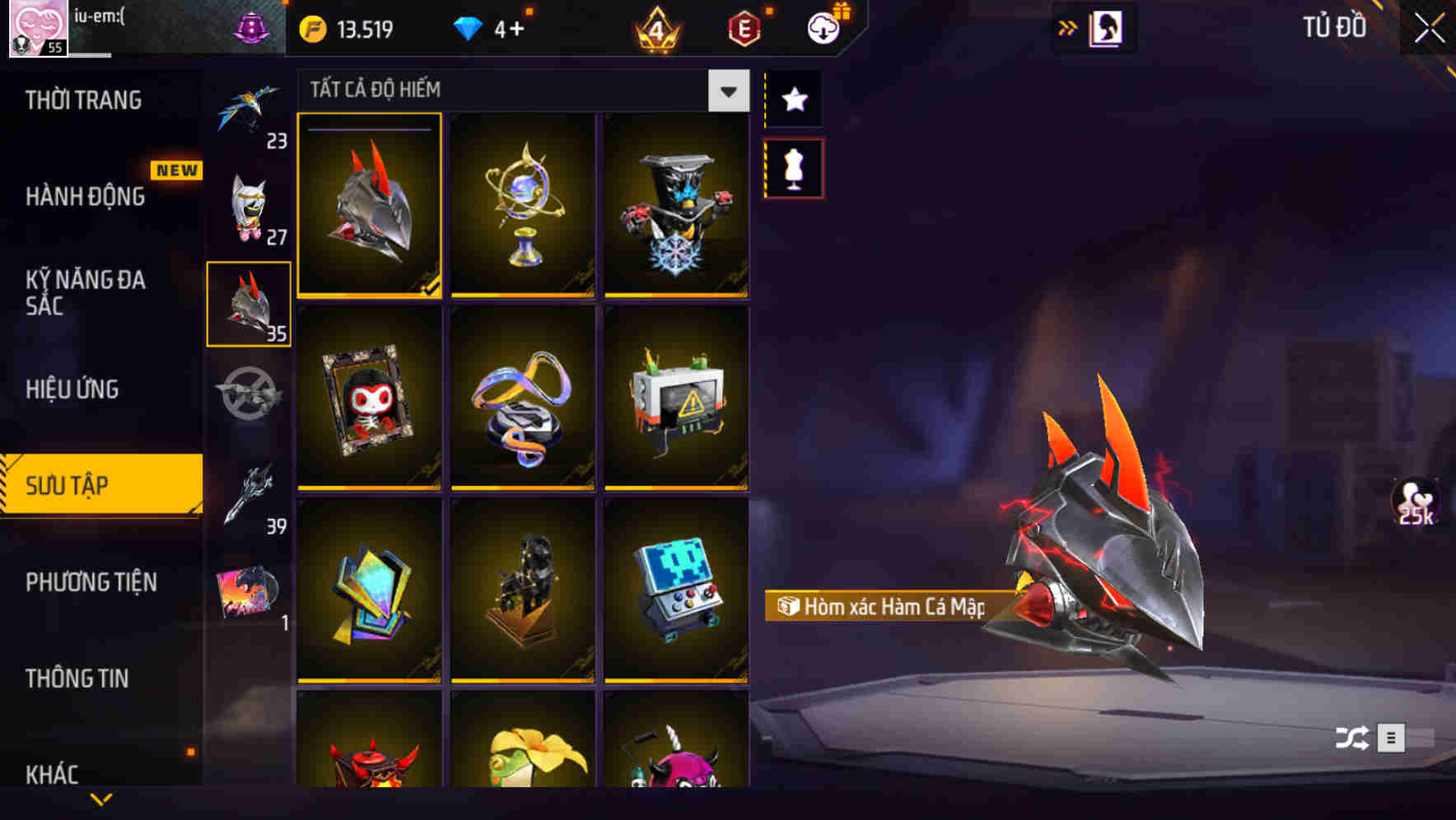Select the snowman chest thumbnail in the grid
1456x820 pixels.
click(677, 206)
